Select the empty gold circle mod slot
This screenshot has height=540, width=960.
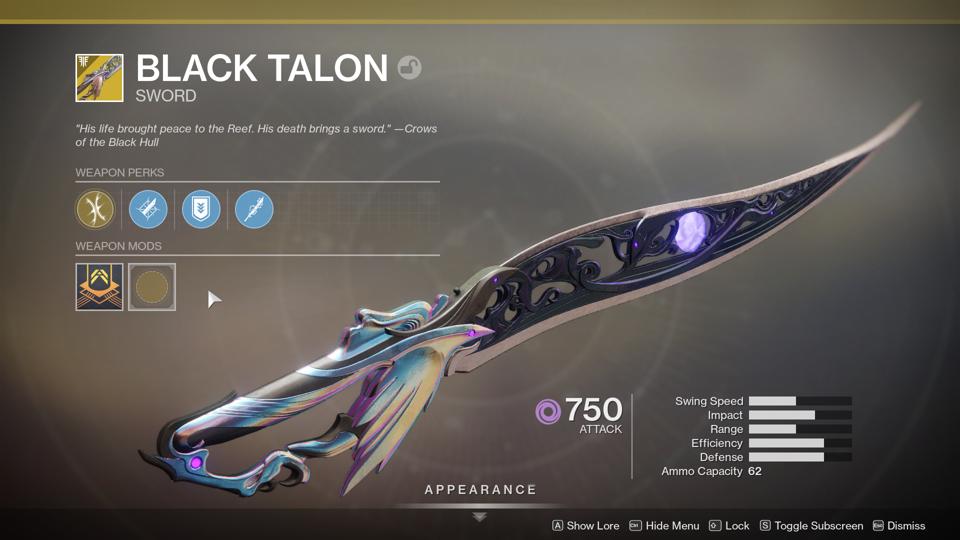tap(152, 287)
